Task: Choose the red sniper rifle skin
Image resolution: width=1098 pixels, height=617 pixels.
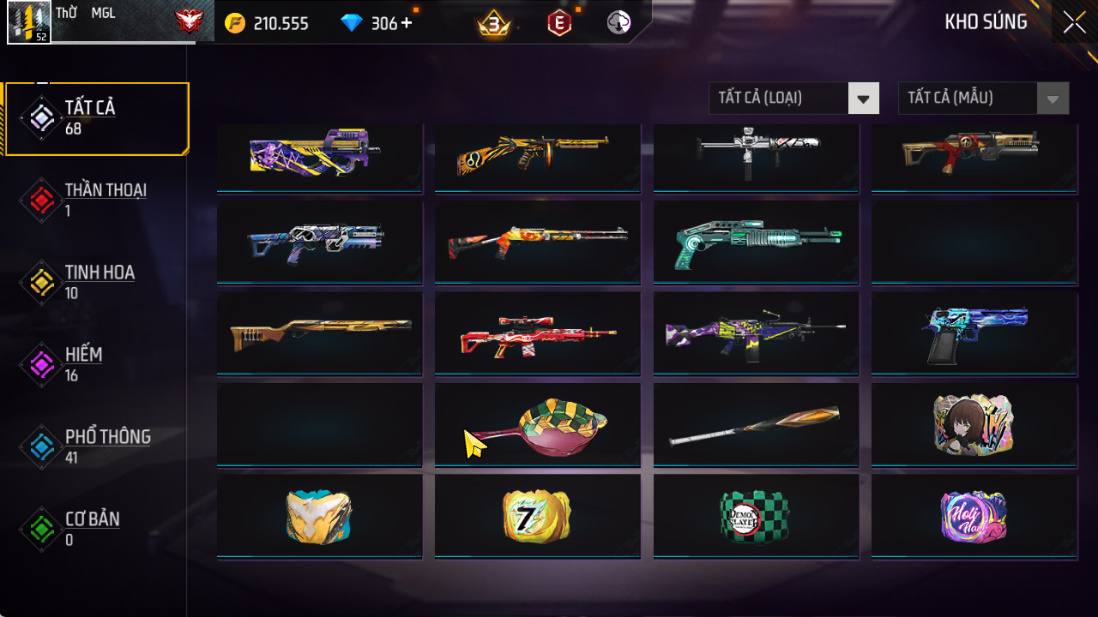Action: 538,334
